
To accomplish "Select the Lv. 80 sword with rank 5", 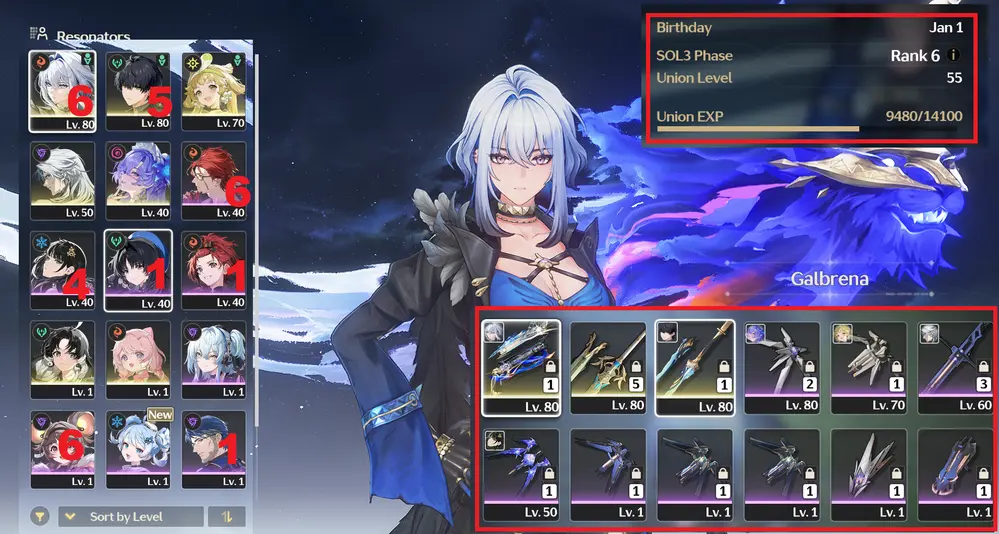I will click(607, 366).
